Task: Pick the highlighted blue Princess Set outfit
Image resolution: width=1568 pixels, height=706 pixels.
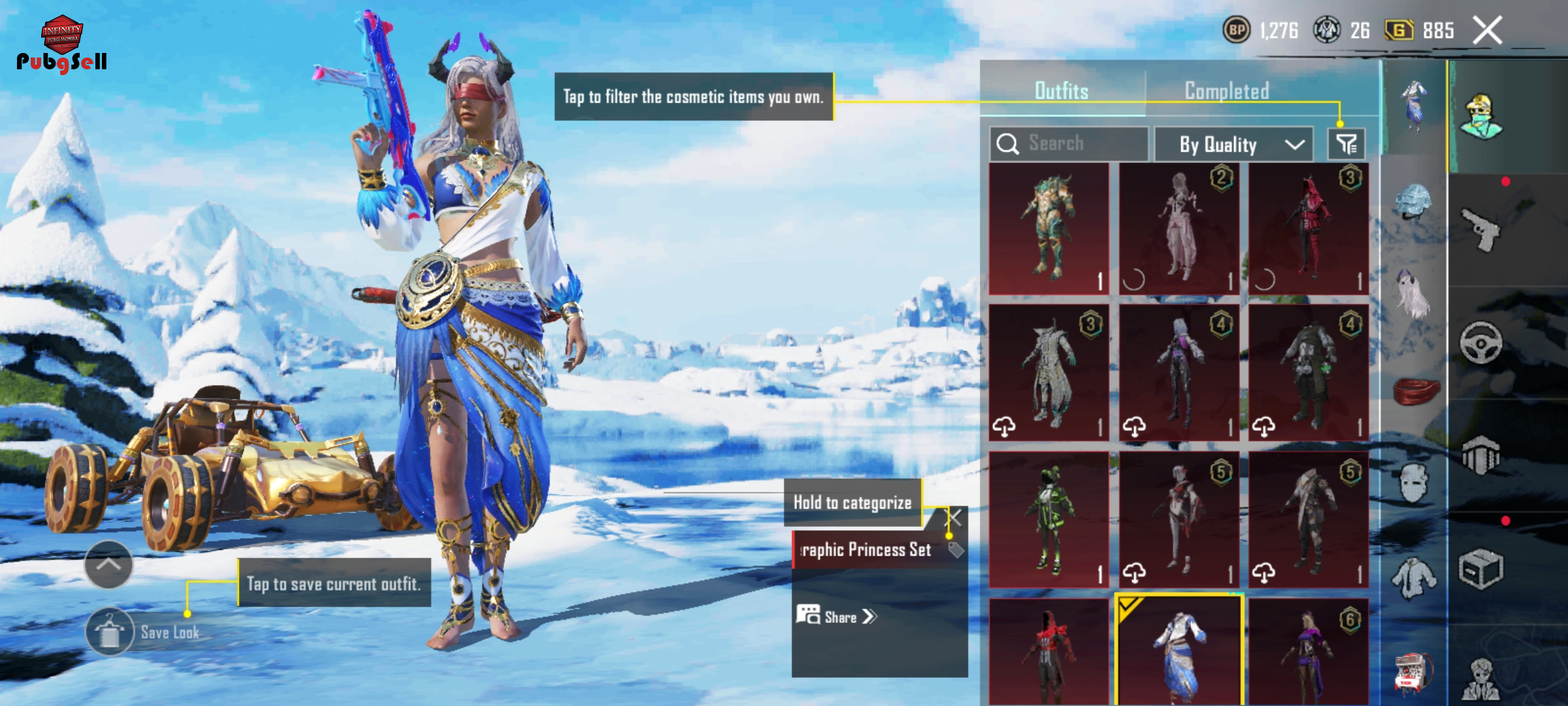Action: (x=1179, y=650)
